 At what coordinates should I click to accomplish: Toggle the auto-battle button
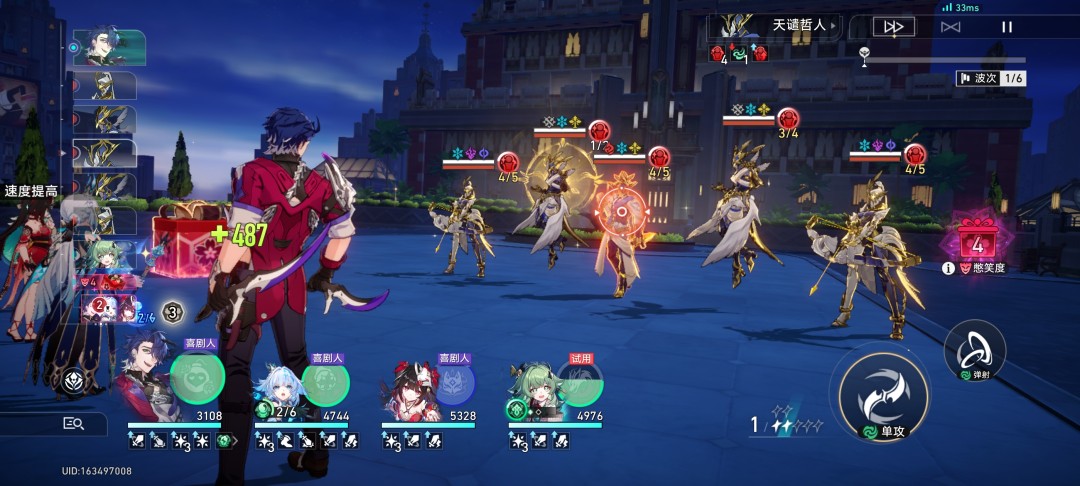pyautogui.click(x=950, y=27)
